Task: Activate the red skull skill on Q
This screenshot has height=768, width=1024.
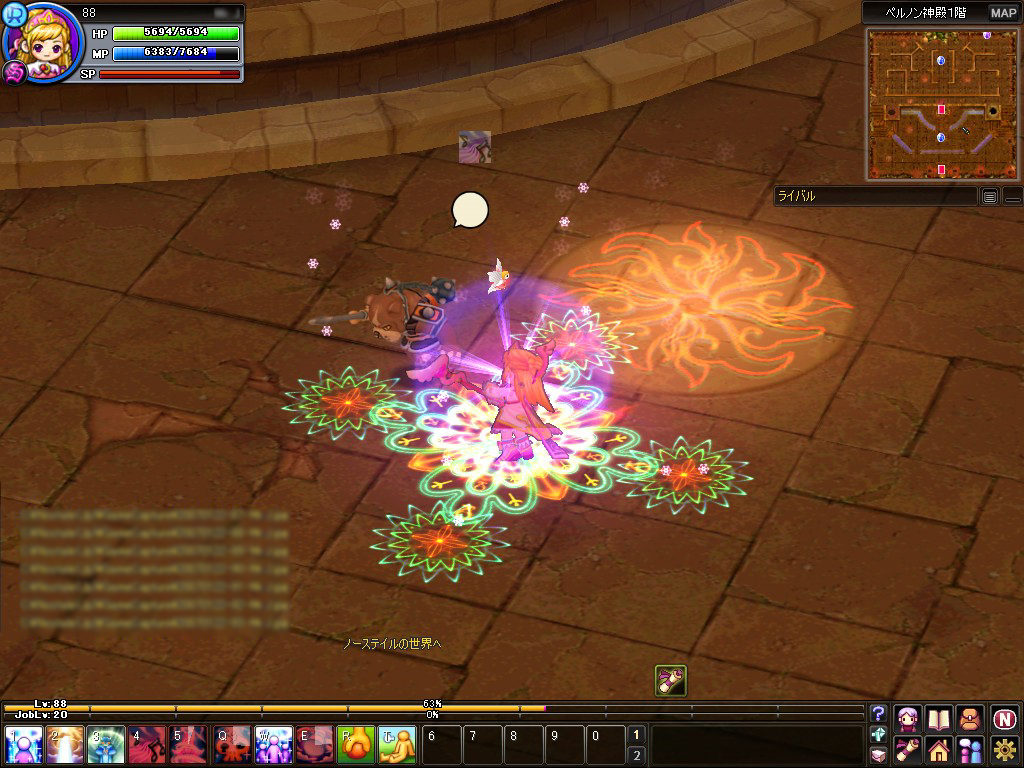Action: point(232,745)
